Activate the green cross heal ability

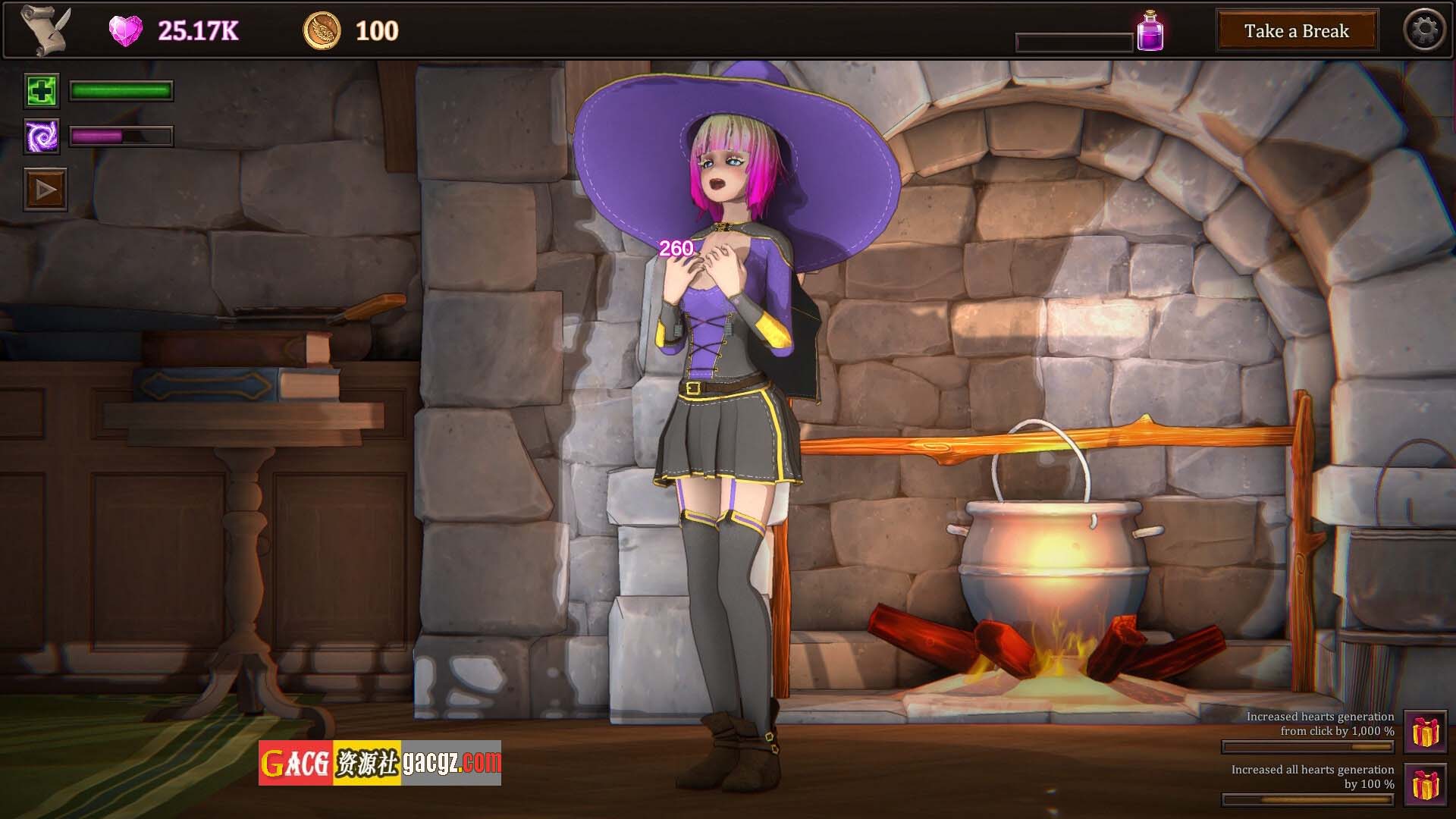(41, 92)
